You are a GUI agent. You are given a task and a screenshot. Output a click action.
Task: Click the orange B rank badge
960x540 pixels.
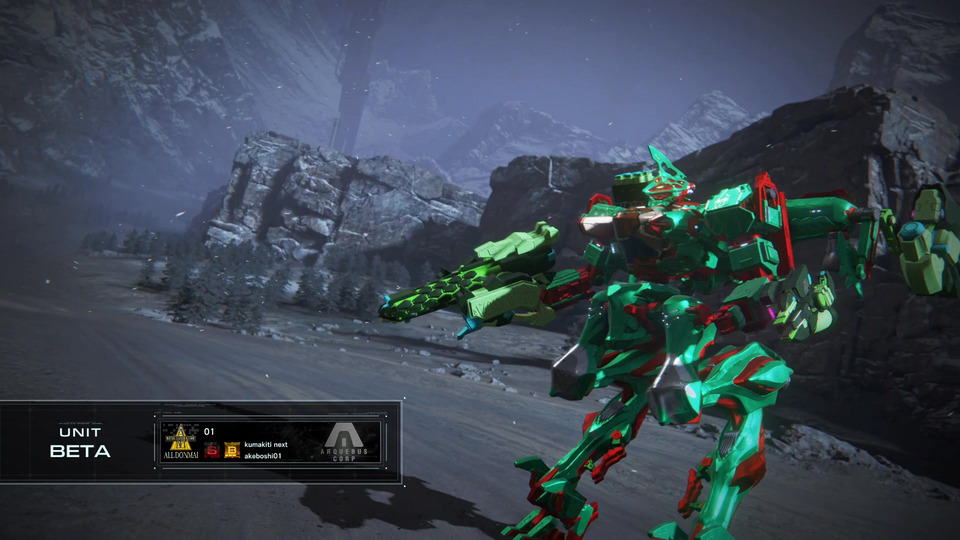click(232, 450)
